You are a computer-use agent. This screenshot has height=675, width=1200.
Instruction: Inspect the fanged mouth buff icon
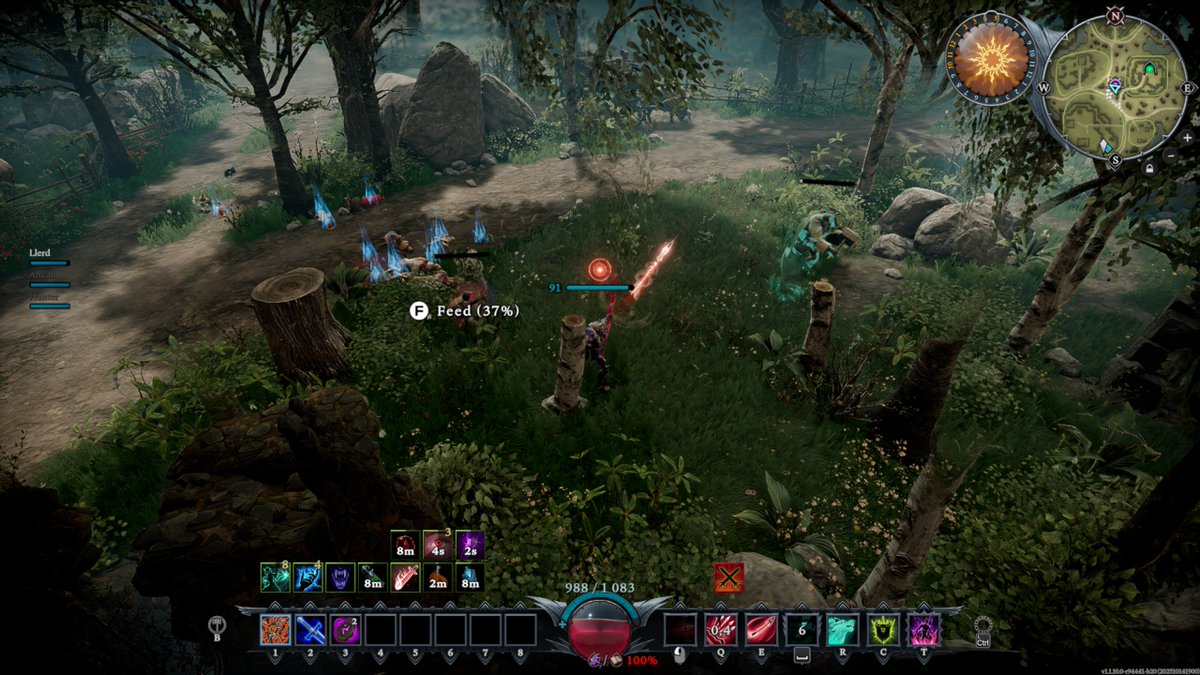343,577
